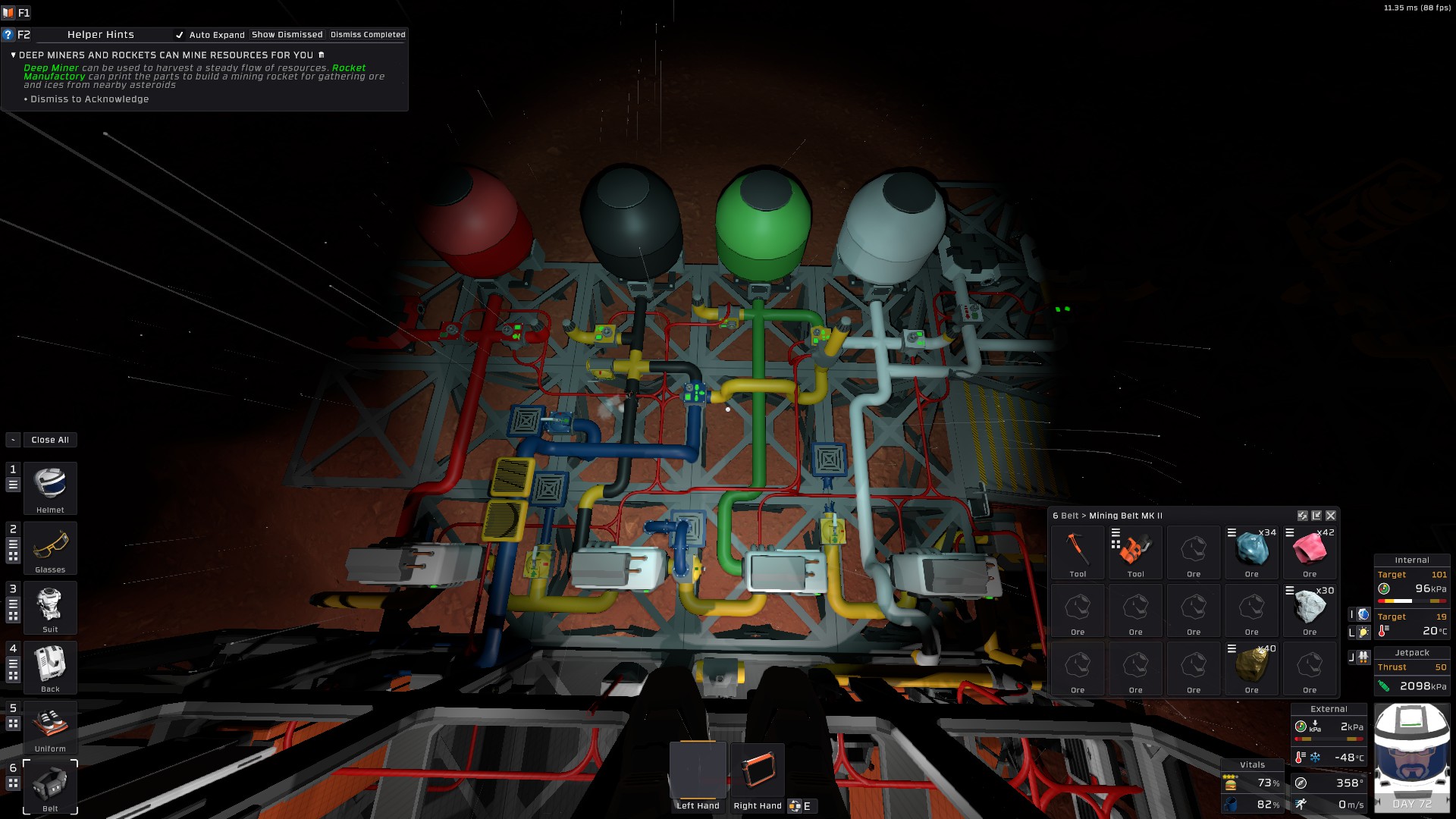Select the Glasses equipment slot
This screenshot has width=1456, height=819.
[x=50, y=548]
